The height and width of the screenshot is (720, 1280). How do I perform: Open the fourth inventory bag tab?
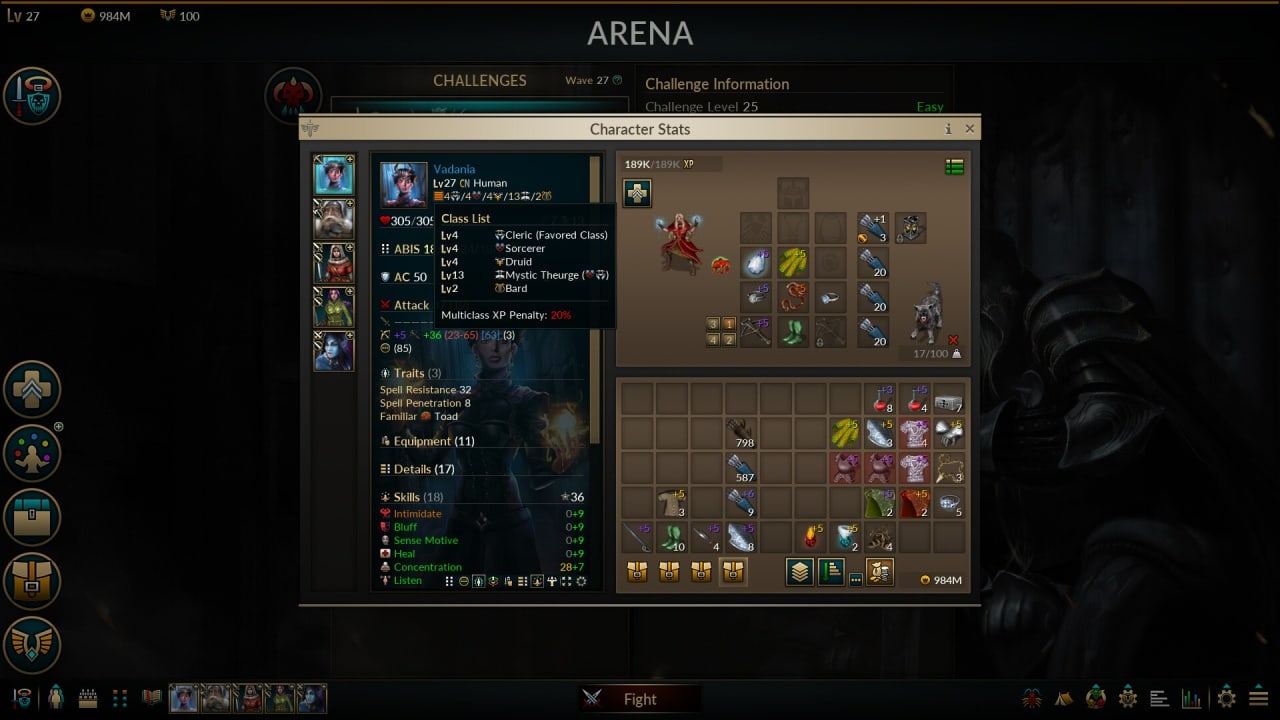734,572
